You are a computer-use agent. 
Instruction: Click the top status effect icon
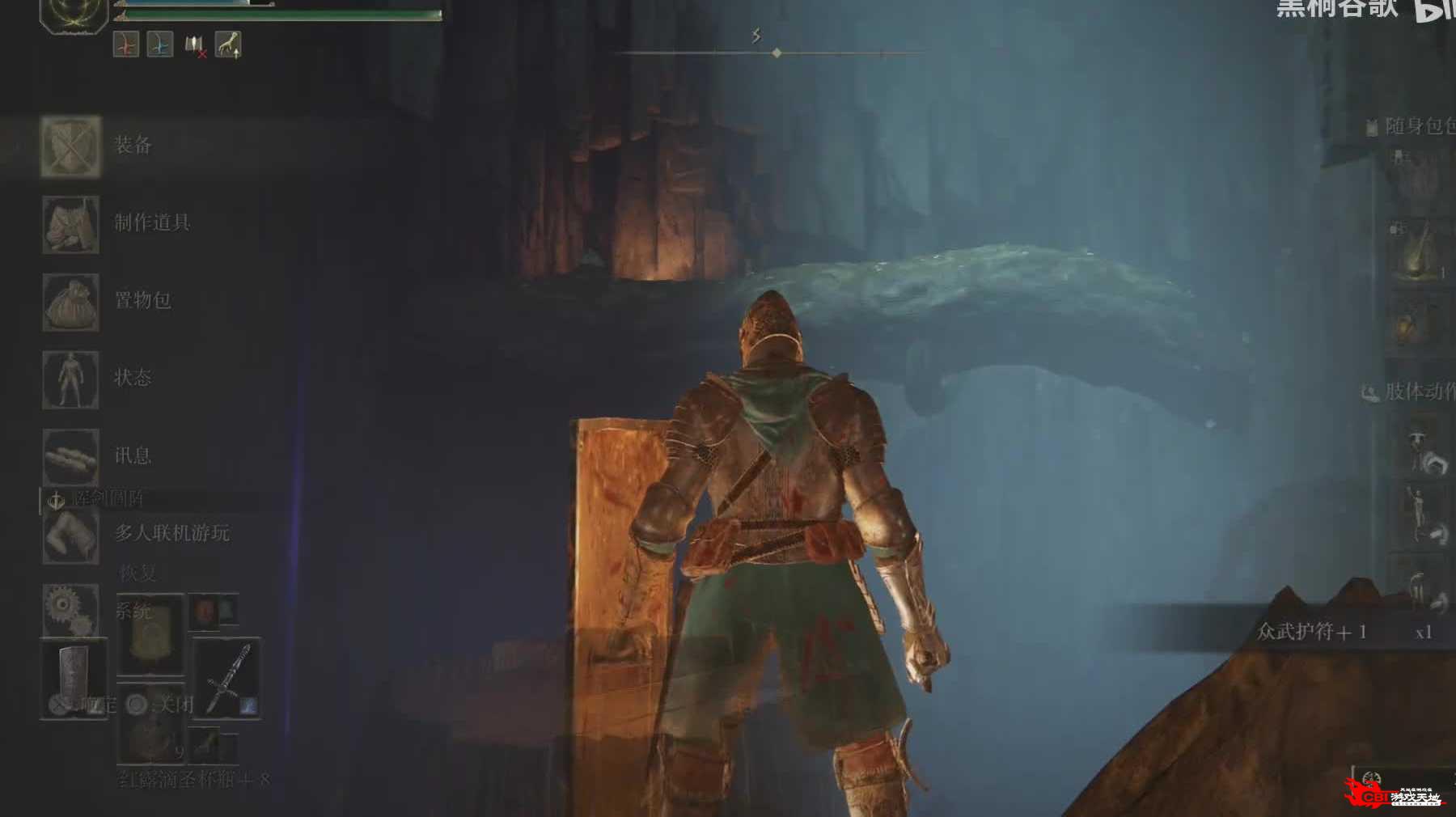click(126, 45)
